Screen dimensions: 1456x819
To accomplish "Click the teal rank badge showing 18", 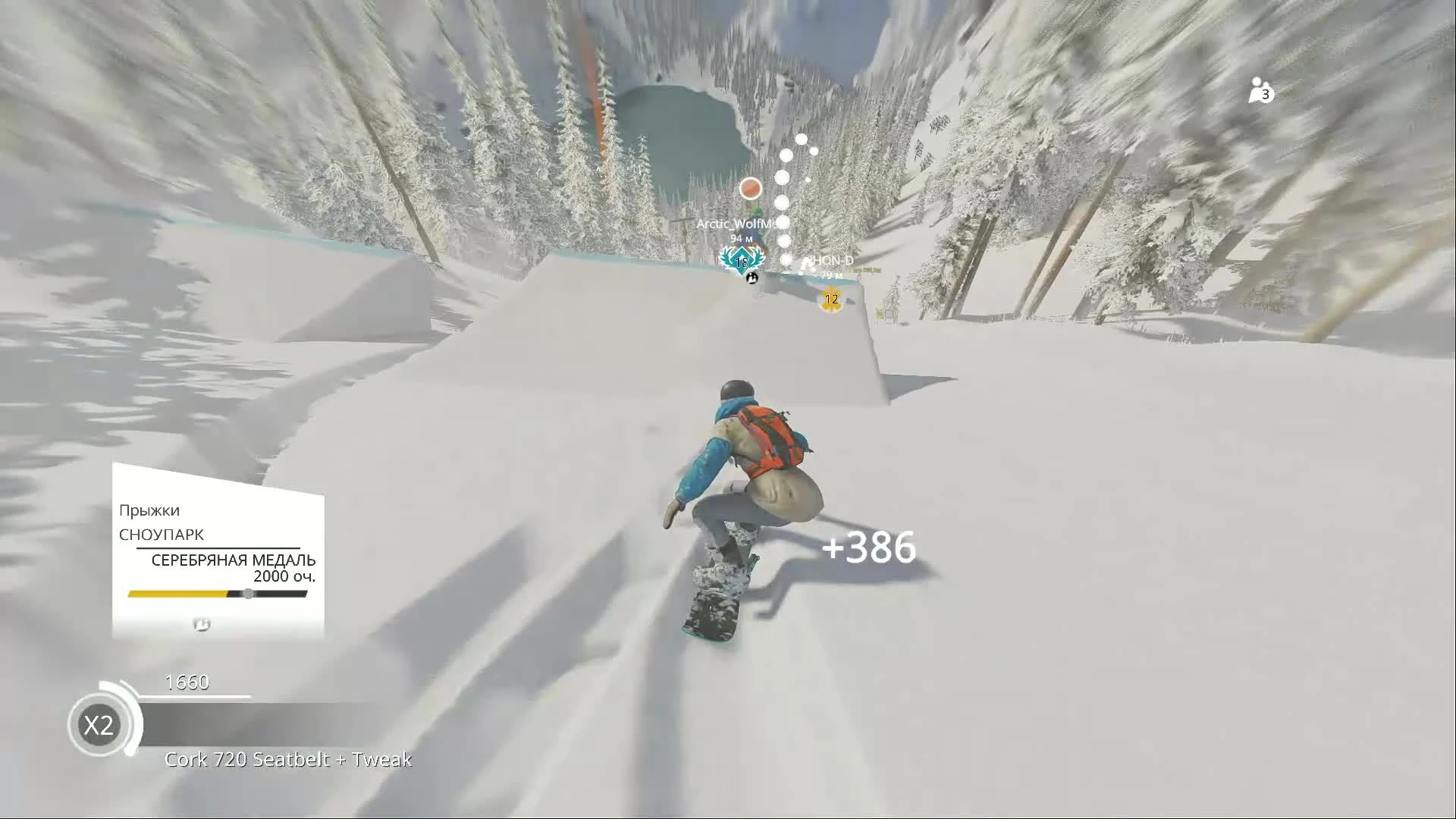I will tap(741, 261).
